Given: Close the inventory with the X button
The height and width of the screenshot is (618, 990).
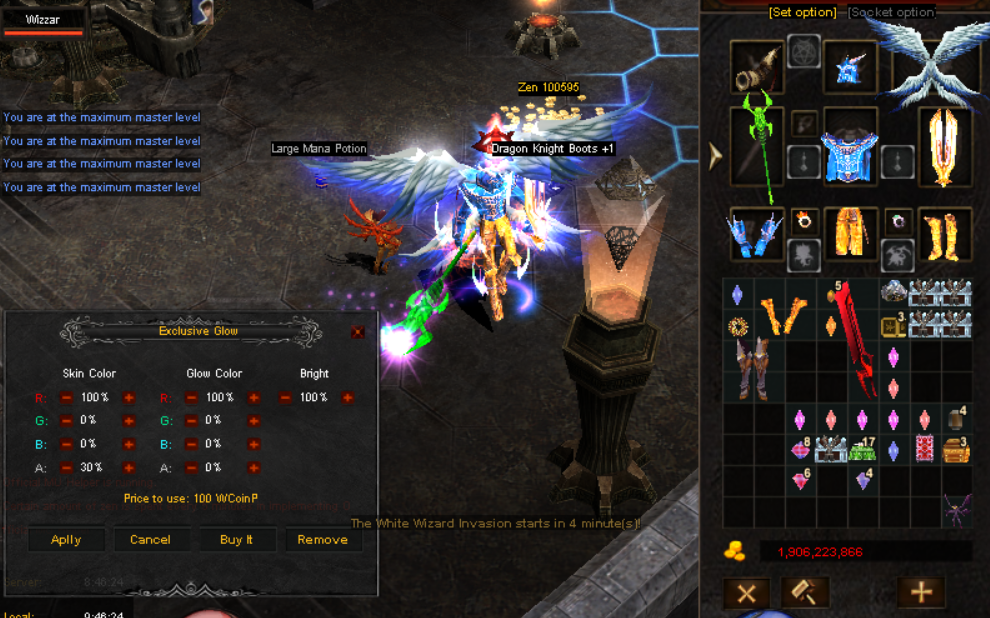Looking at the screenshot, I should 746,592.
